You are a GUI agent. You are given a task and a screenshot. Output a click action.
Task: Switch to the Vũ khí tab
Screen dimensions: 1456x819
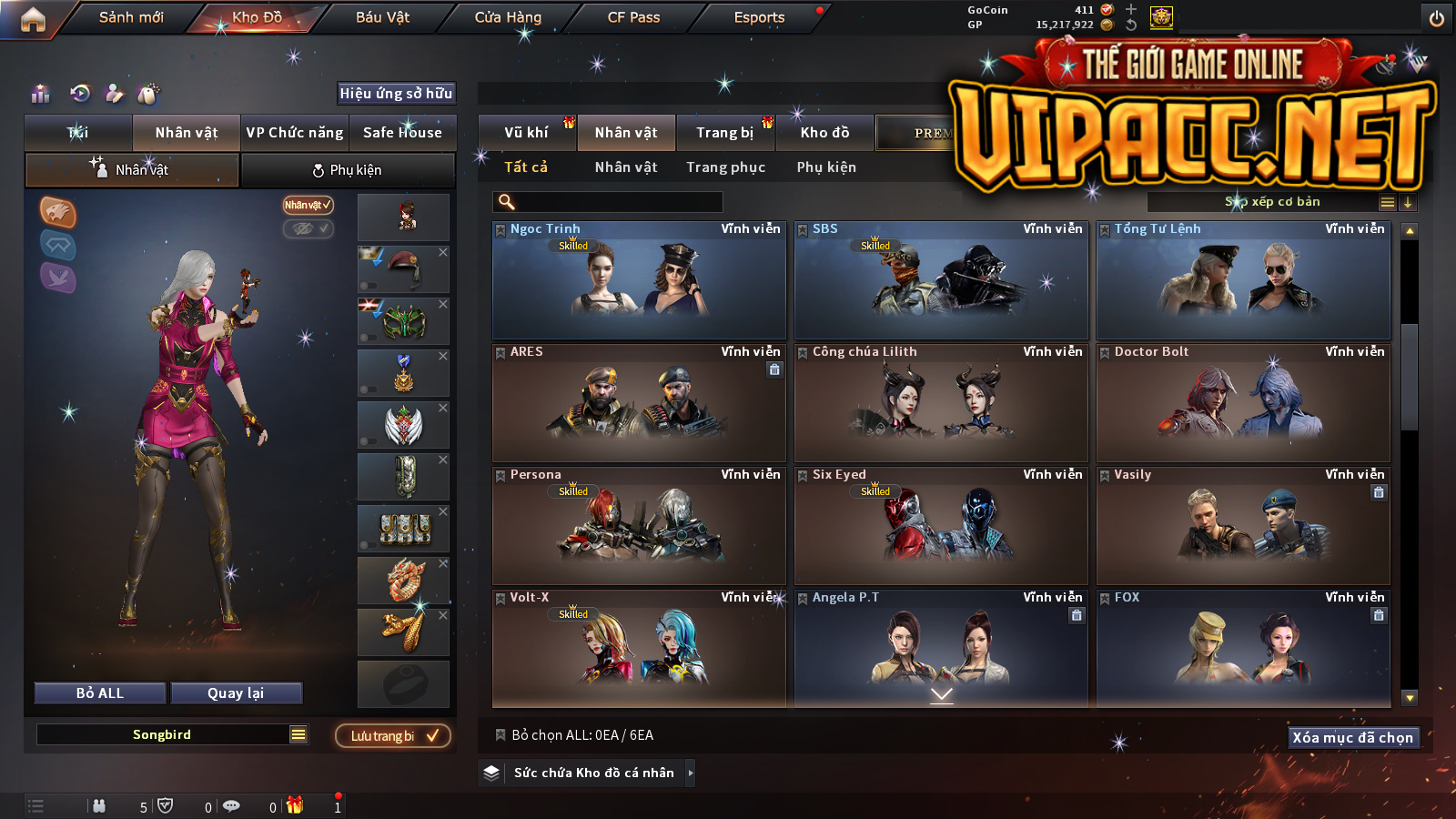coord(527,133)
